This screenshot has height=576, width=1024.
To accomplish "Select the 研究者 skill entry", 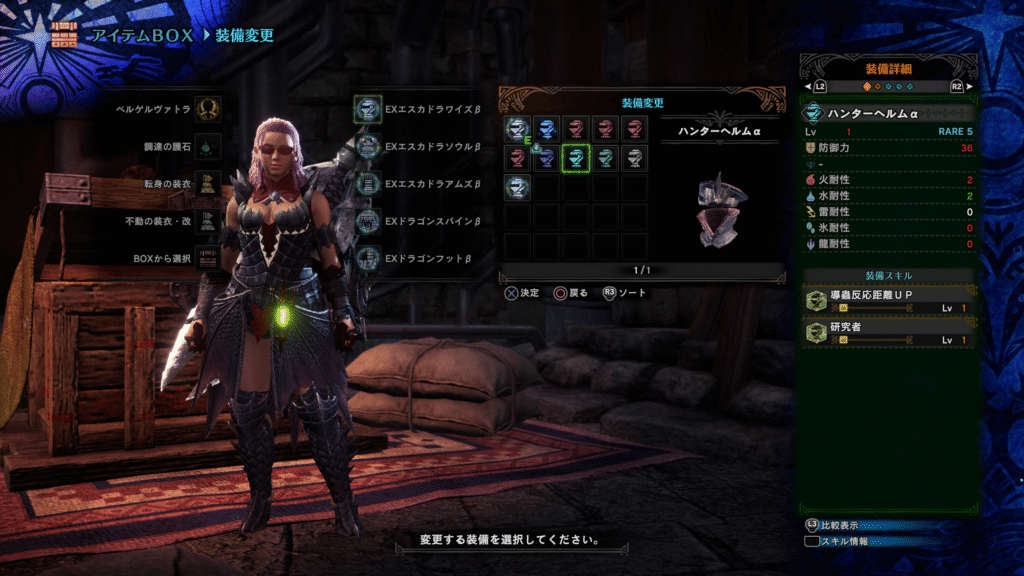I will [x=888, y=331].
